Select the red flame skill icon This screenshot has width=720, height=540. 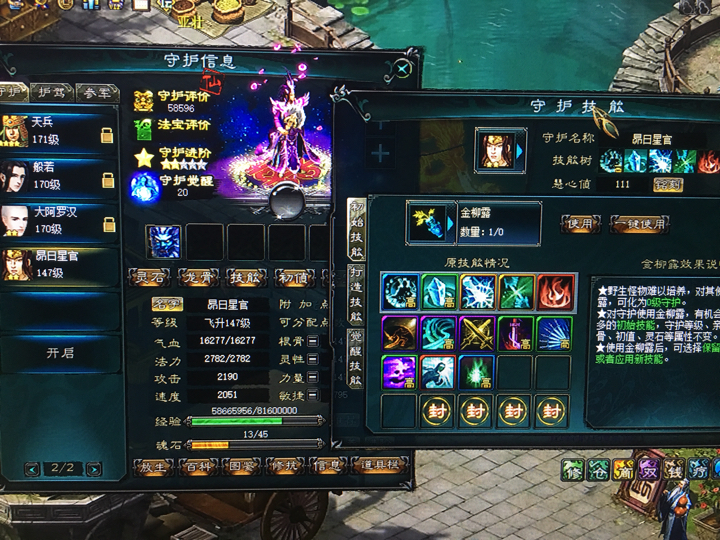[555, 292]
